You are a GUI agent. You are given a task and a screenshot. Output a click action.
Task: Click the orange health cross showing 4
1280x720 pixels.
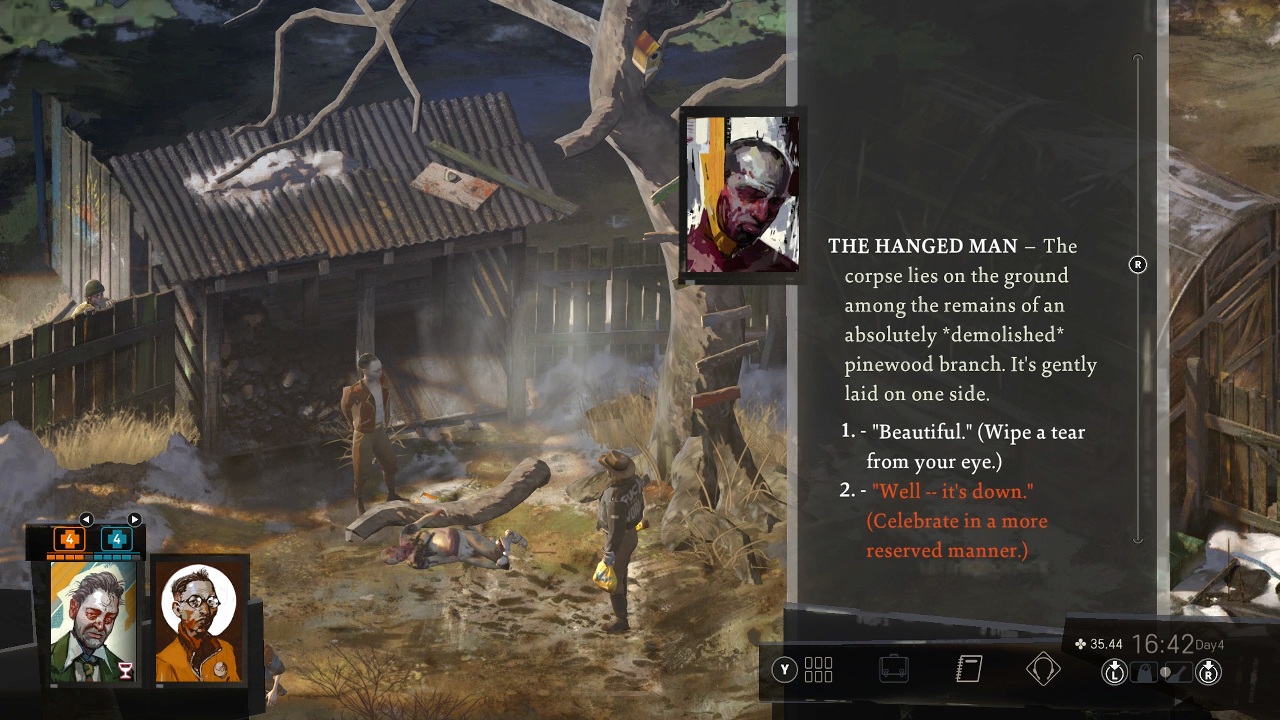[69, 539]
